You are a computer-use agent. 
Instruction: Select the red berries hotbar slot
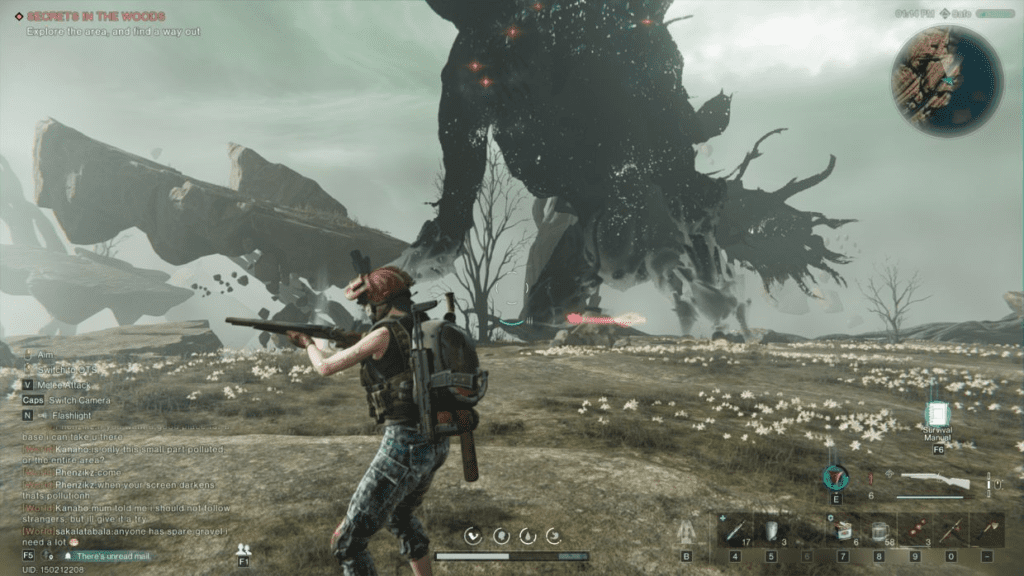click(915, 531)
